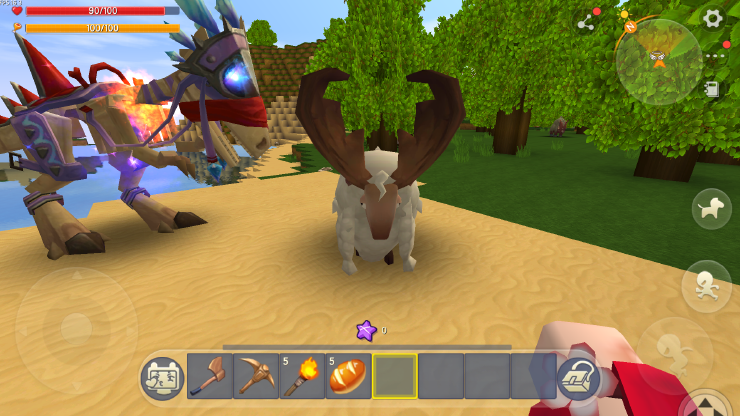Screen dimensions: 740x416
Task: Open the settings gear menu
Action: [712, 18]
